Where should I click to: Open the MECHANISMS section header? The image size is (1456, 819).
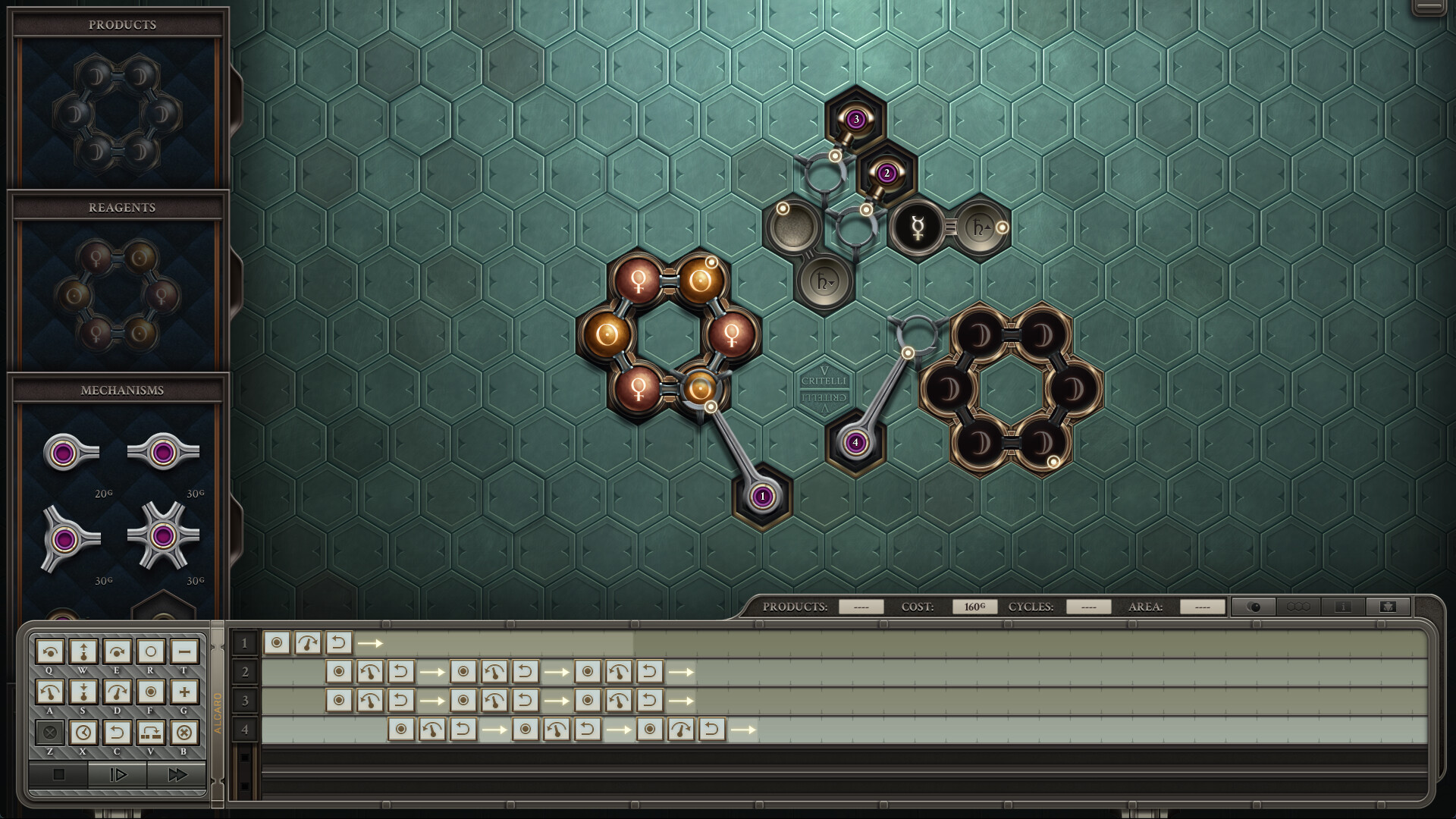(x=122, y=391)
